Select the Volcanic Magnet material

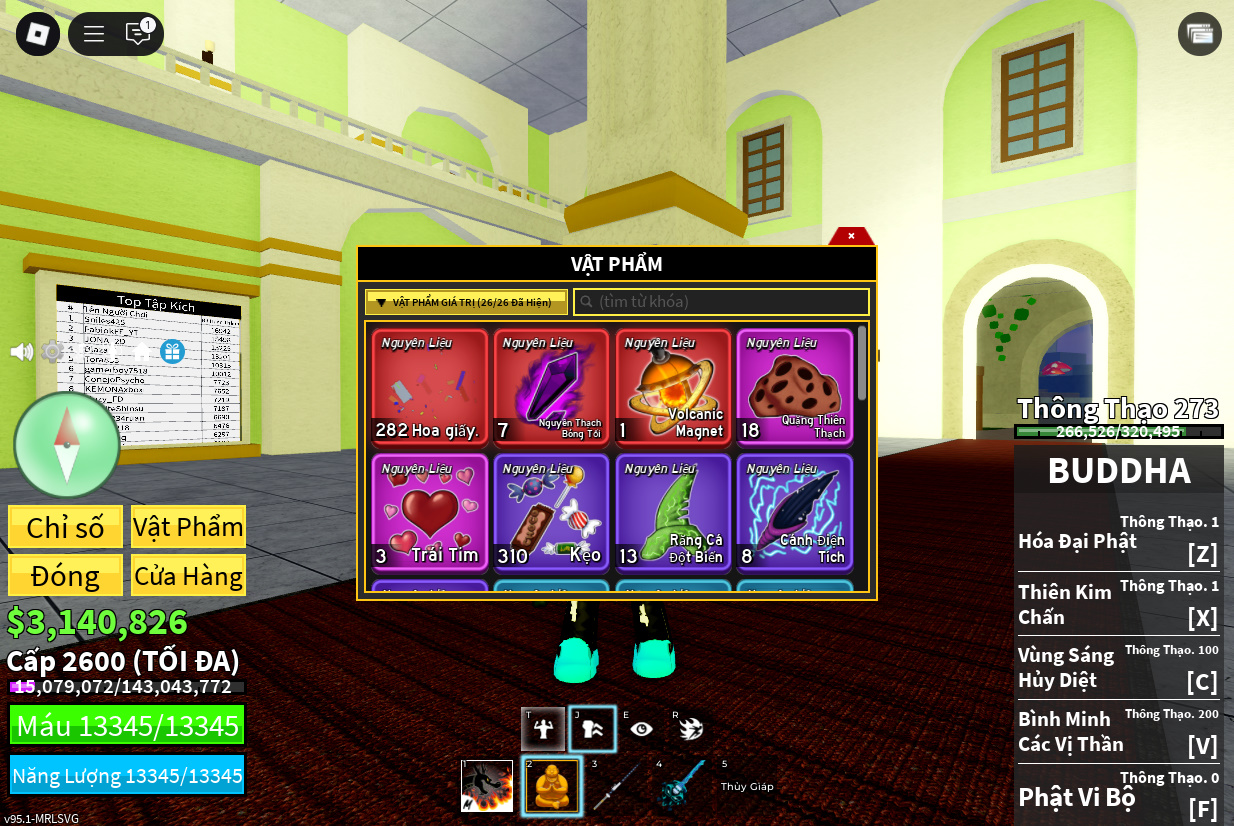[673, 386]
